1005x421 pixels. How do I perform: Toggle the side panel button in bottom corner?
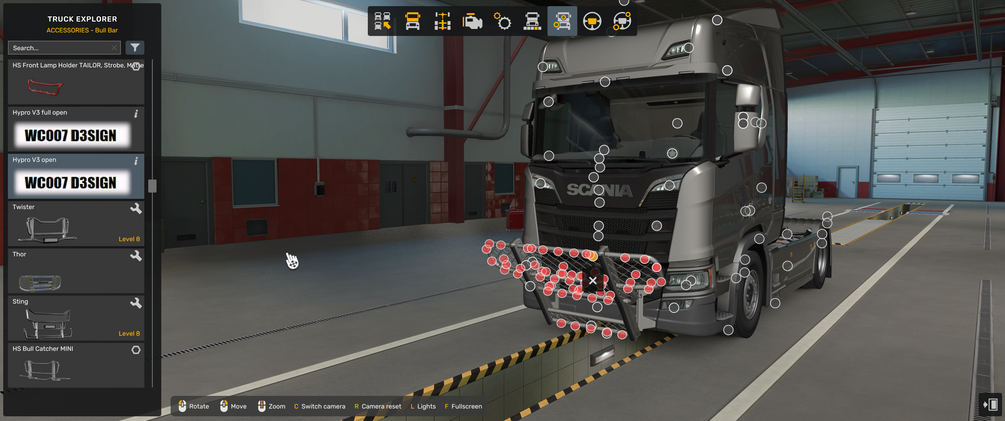pos(990,404)
